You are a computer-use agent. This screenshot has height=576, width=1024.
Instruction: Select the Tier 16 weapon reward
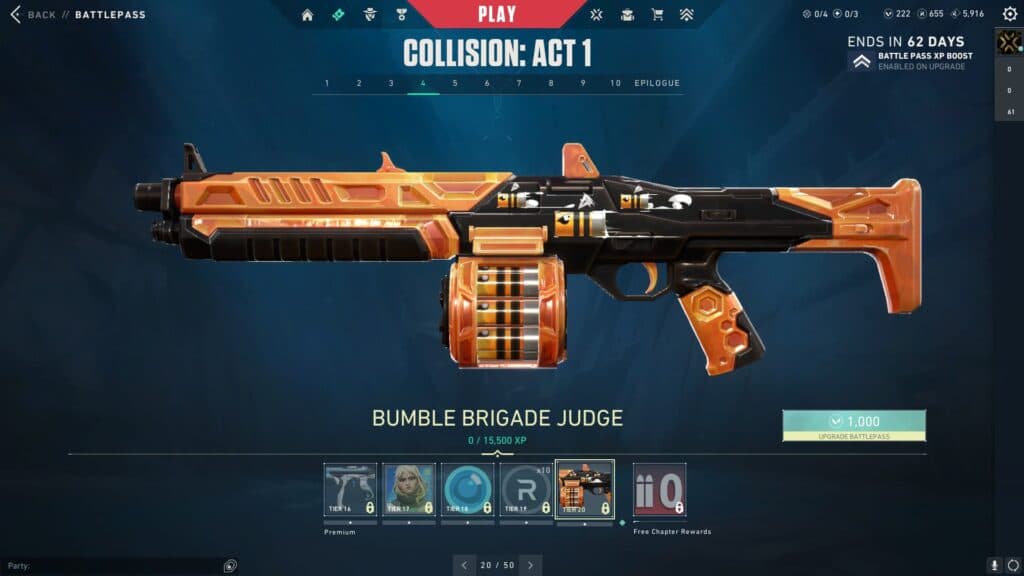point(350,489)
